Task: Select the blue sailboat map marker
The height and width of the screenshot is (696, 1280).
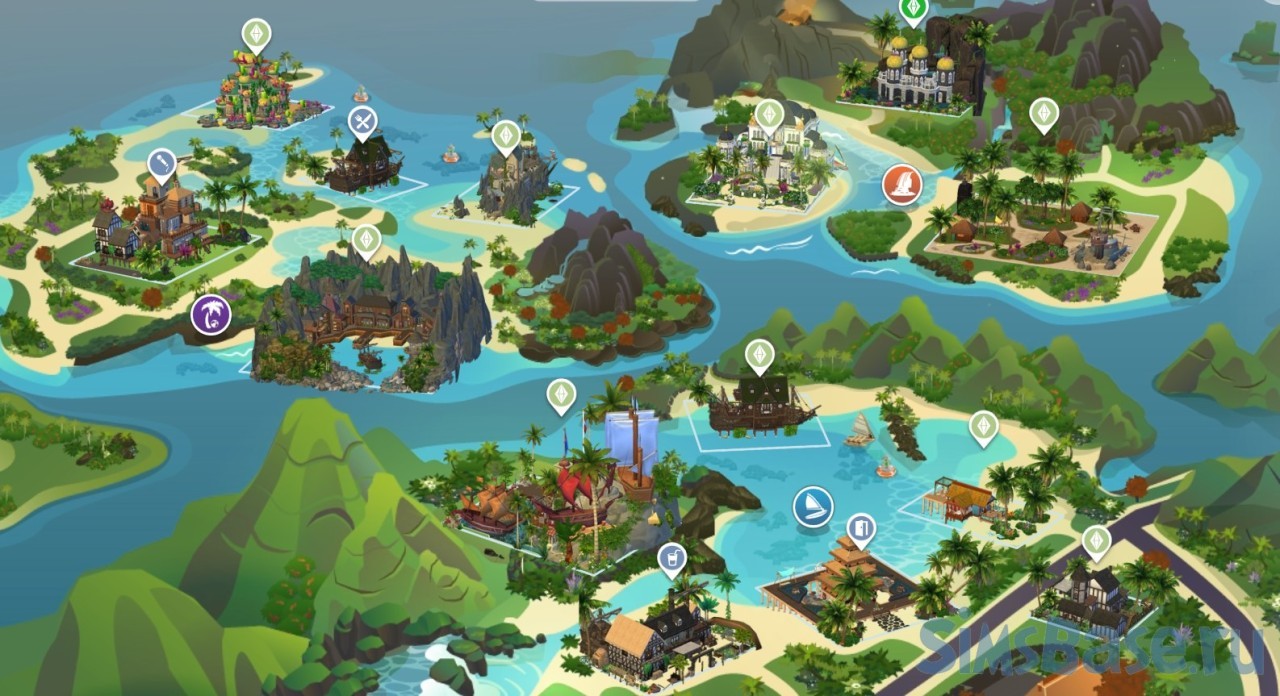Action: [x=813, y=507]
